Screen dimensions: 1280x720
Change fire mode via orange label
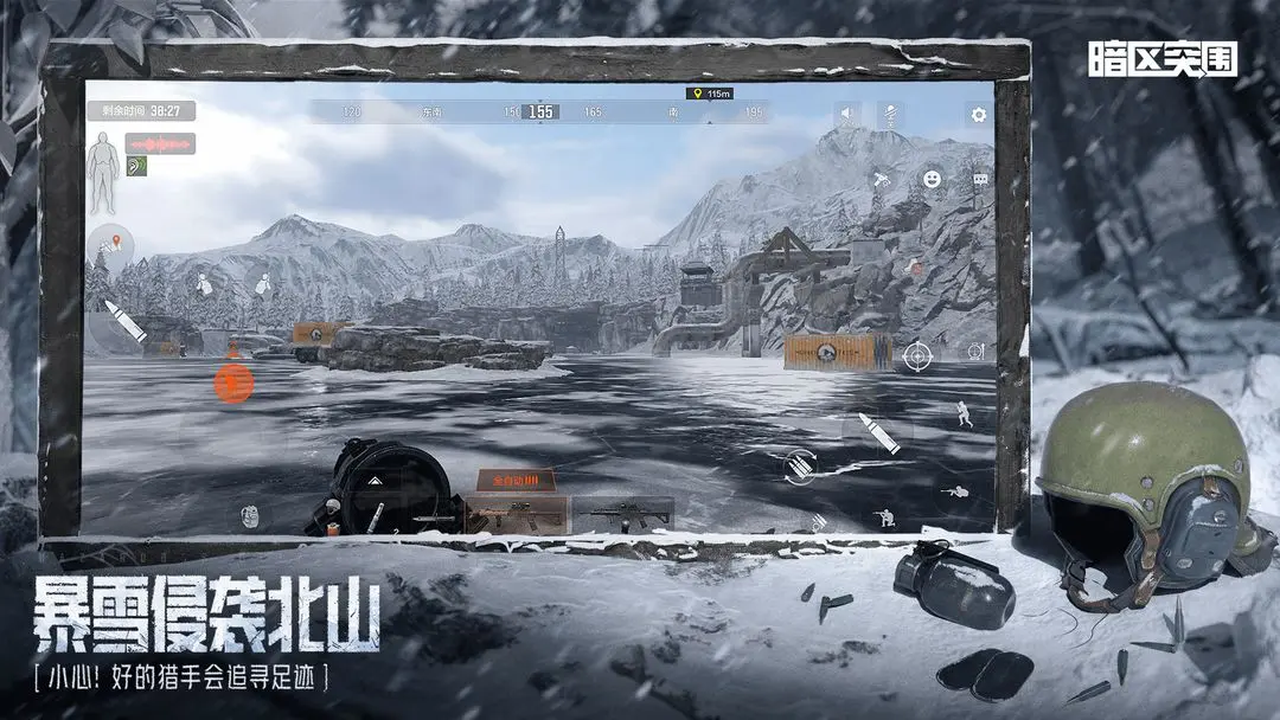(x=516, y=480)
